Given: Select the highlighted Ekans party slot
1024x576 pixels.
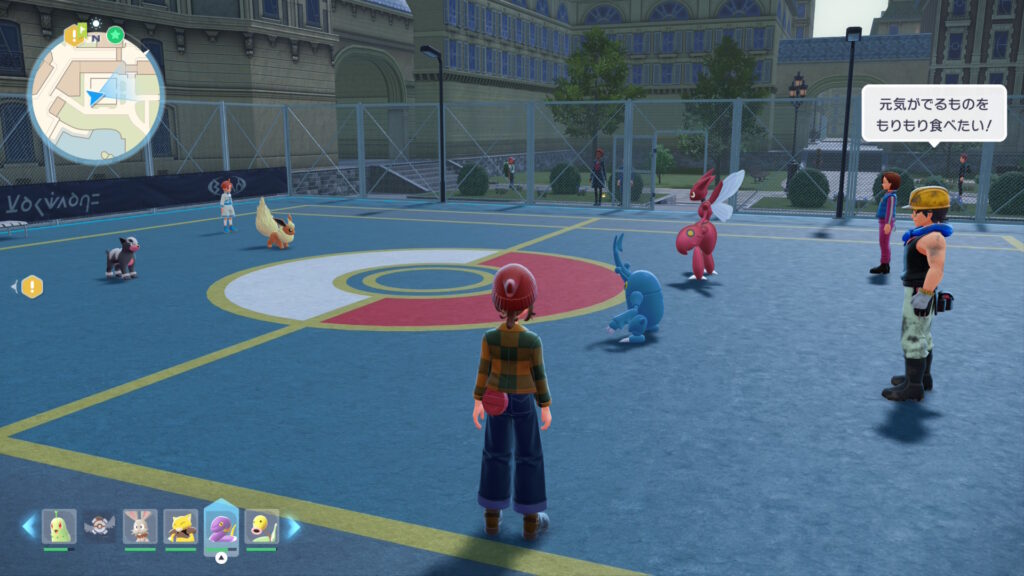Looking at the screenshot, I should point(221,526).
